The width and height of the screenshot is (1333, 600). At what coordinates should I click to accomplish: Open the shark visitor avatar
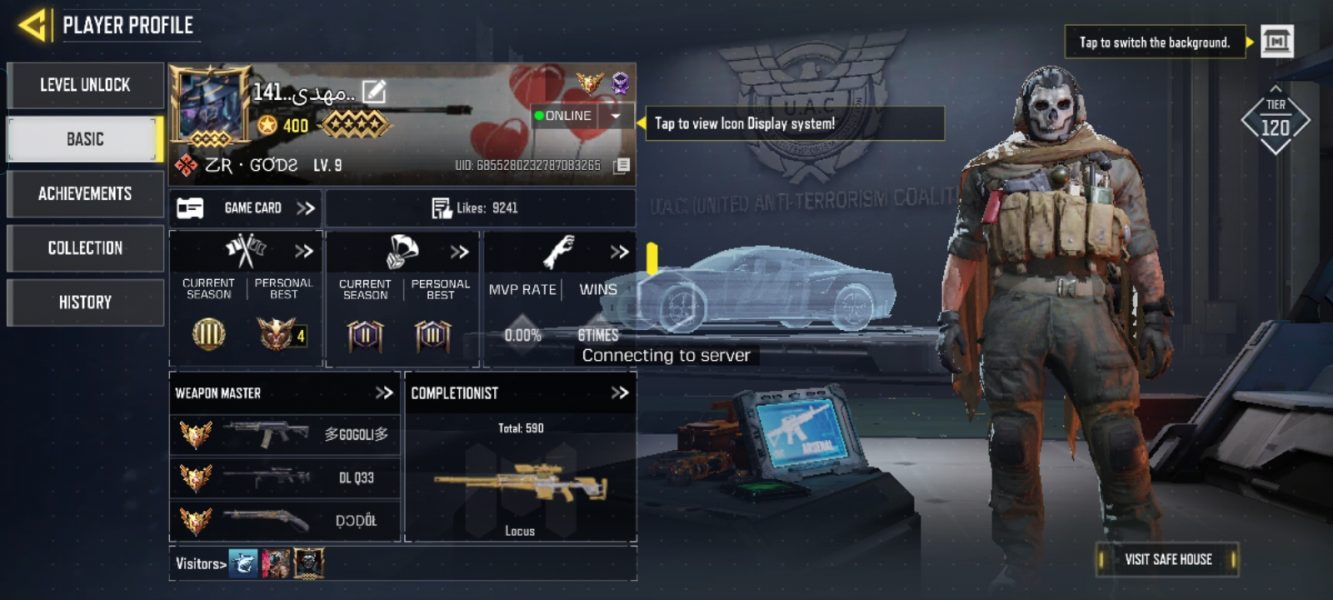(x=243, y=563)
